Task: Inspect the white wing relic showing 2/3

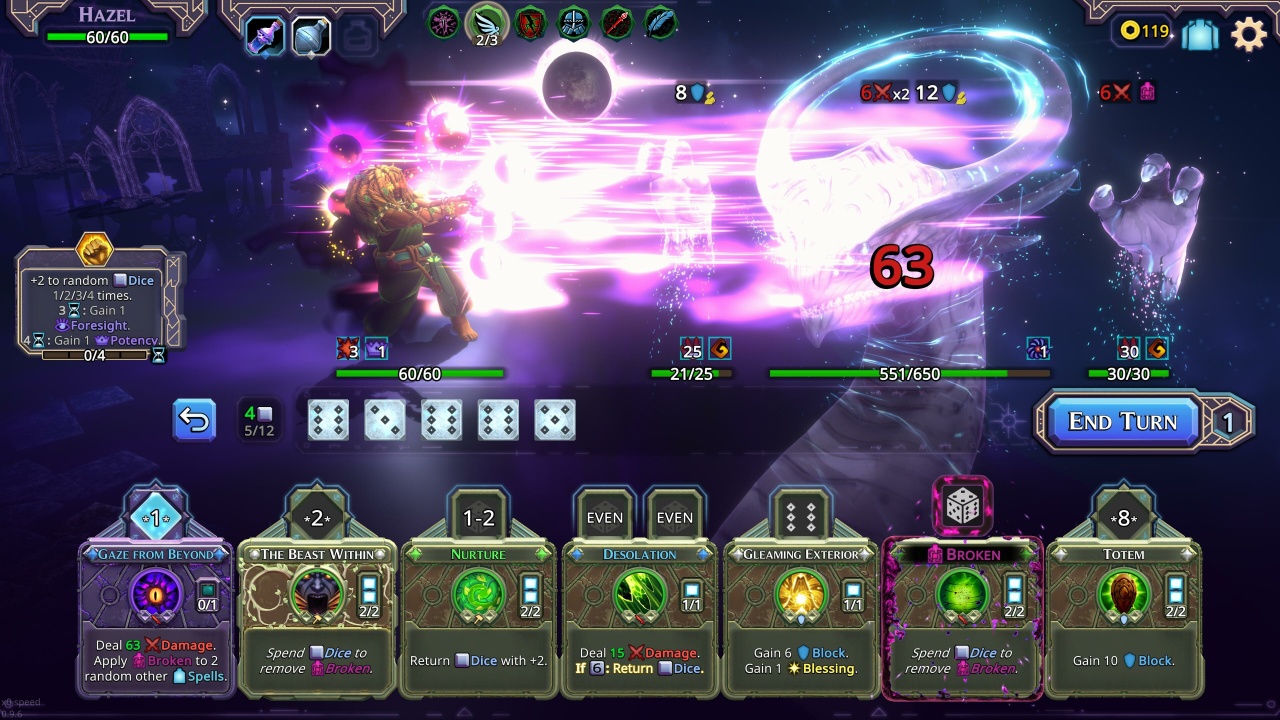Action: (x=487, y=23)
